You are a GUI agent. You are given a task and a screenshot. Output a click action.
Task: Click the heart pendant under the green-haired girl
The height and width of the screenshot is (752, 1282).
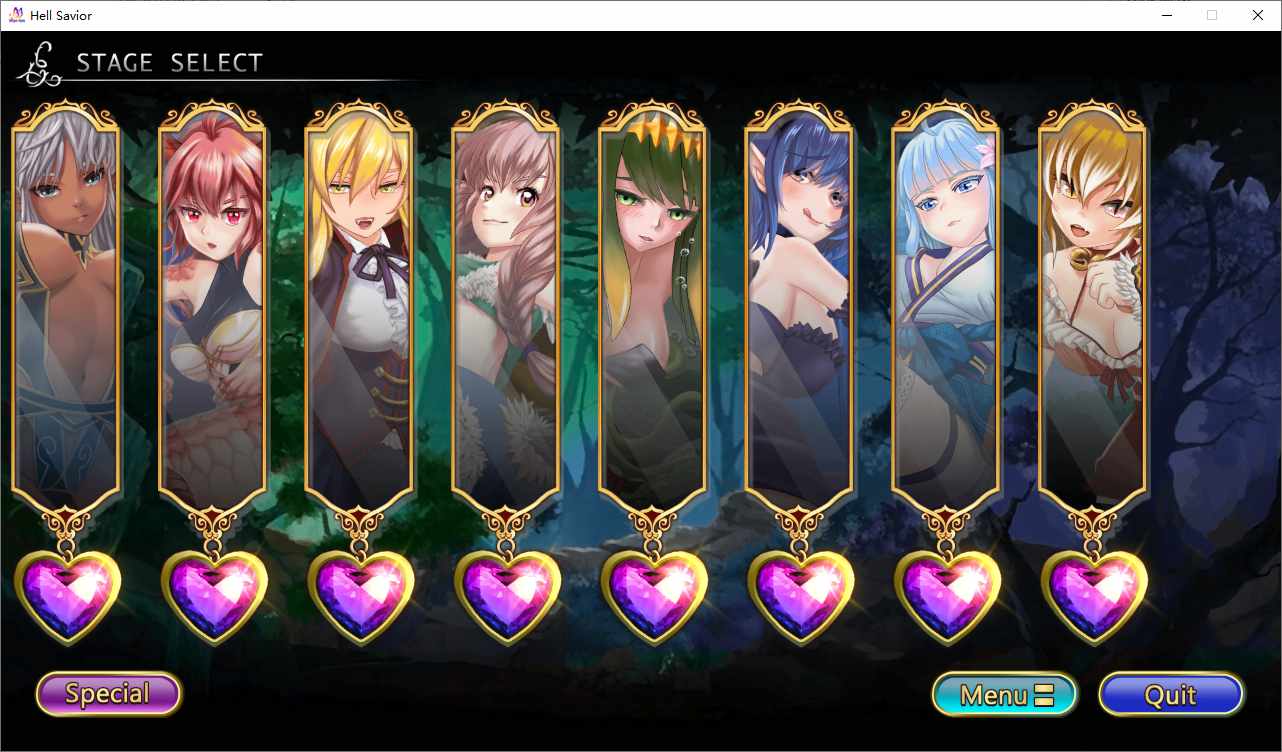click(653, 594)
